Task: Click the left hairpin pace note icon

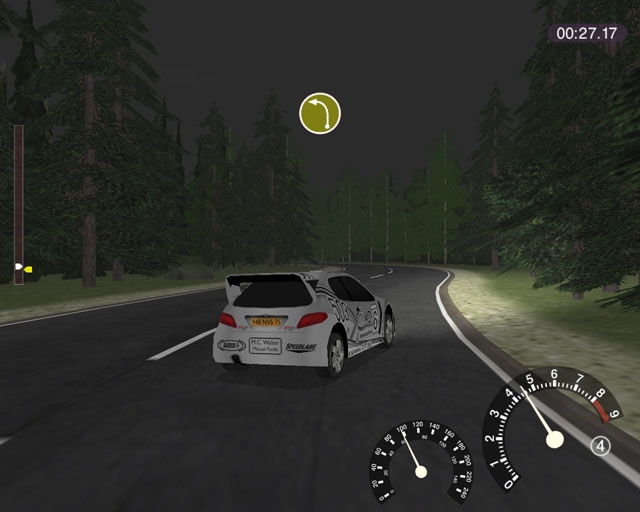Action: pyautogui.click(x=320, y=113)
